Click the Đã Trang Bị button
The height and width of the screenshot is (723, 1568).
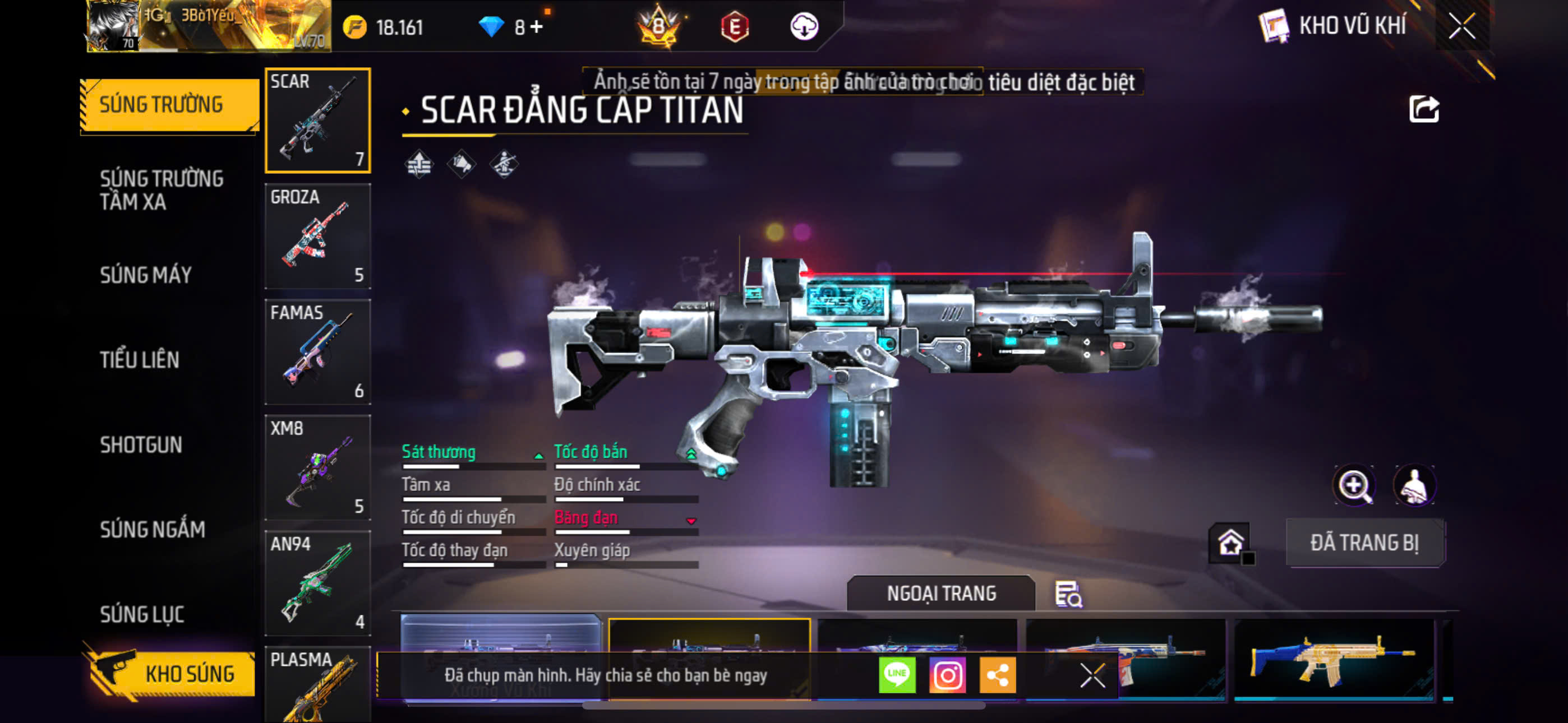[x=1364, y=543]
